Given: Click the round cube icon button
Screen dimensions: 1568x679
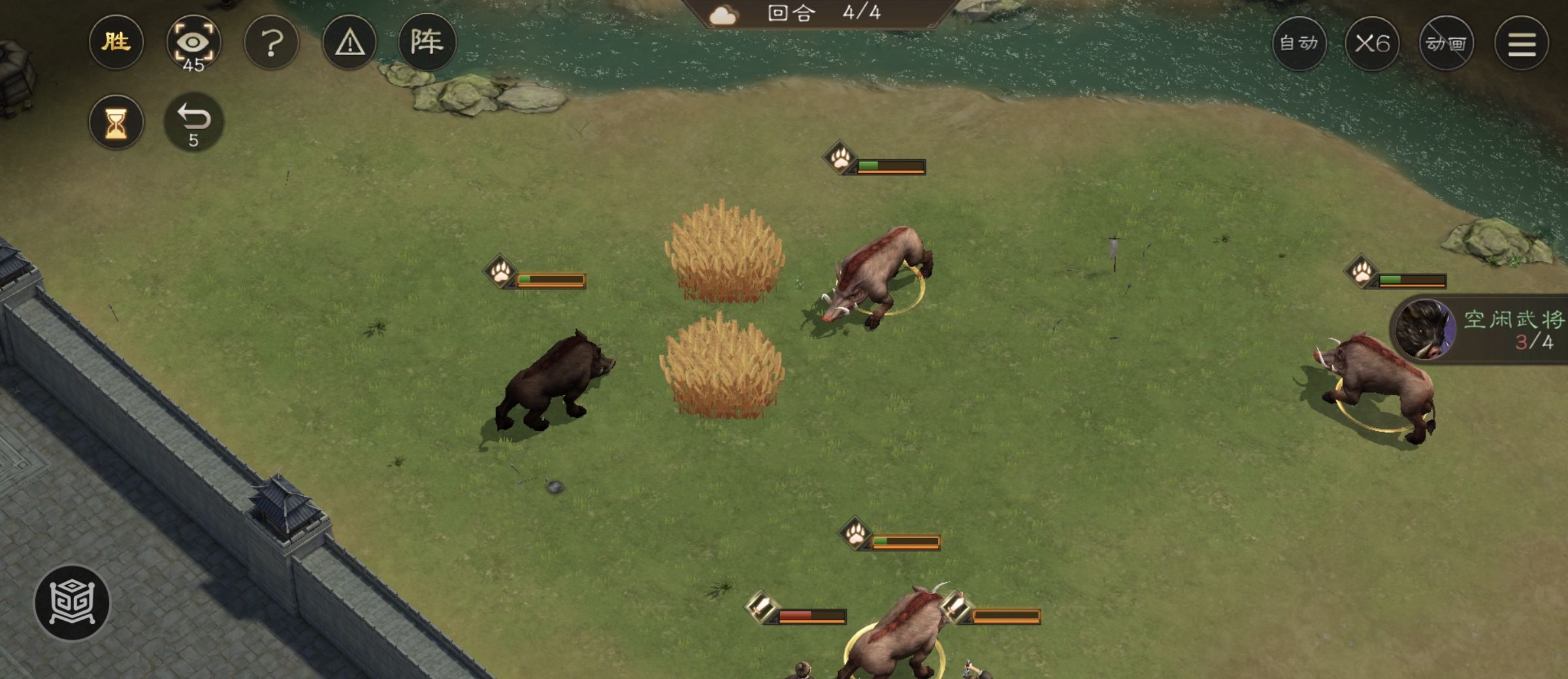Looking at the screenshot, I should tap(73, 601).
